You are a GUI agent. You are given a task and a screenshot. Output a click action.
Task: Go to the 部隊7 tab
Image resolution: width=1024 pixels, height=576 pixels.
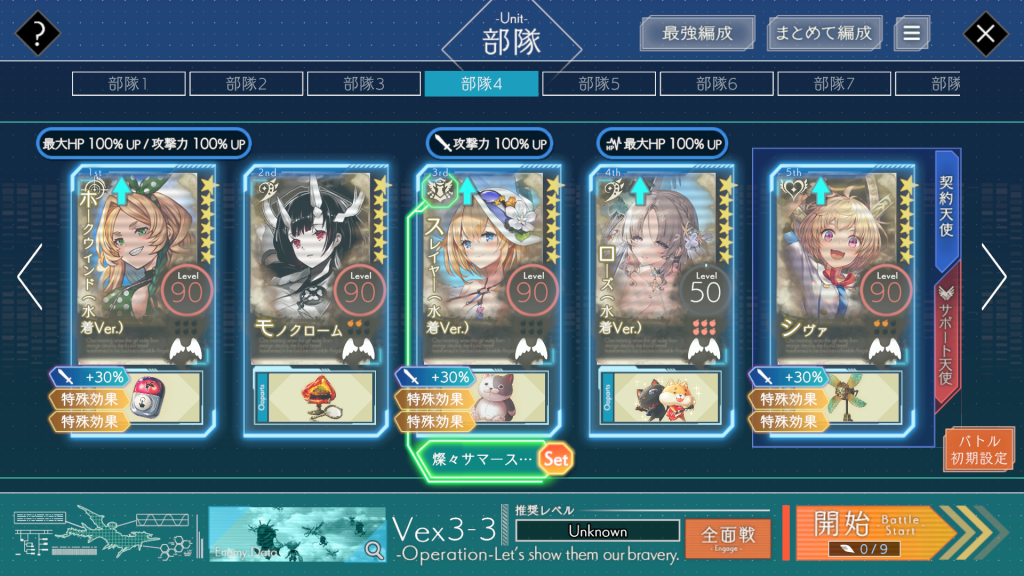[834, 84]
